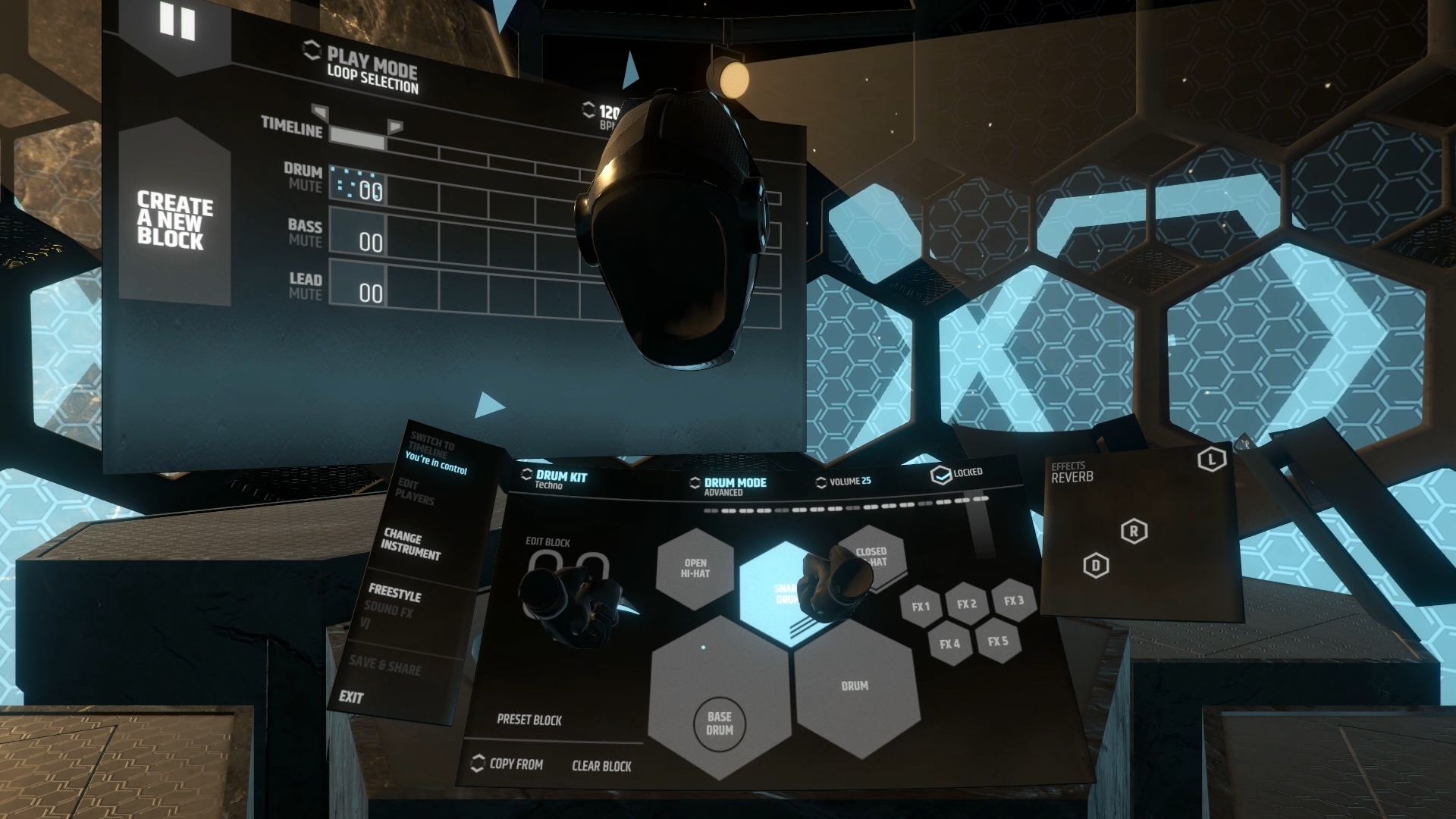Tap the Open Hi-Hat hexagon pad
1456x819 pixels.
click(696, 569)
